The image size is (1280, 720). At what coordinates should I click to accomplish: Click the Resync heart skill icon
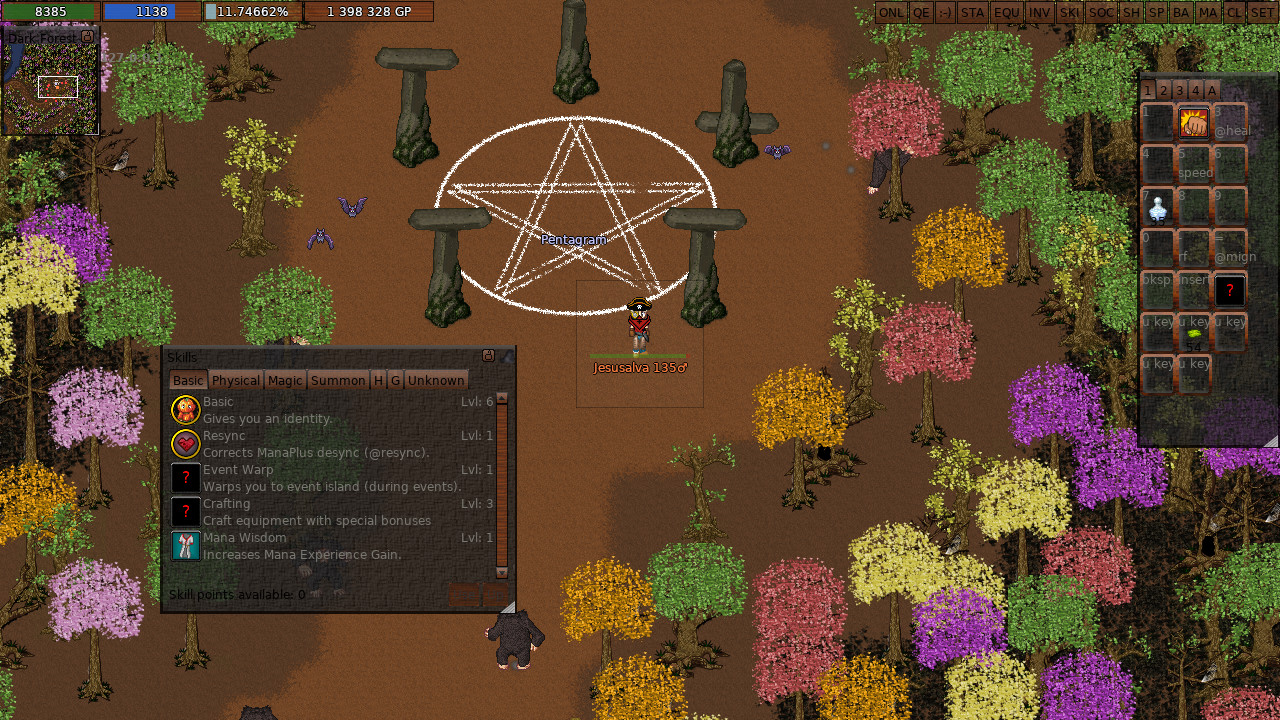pos(185,443)
